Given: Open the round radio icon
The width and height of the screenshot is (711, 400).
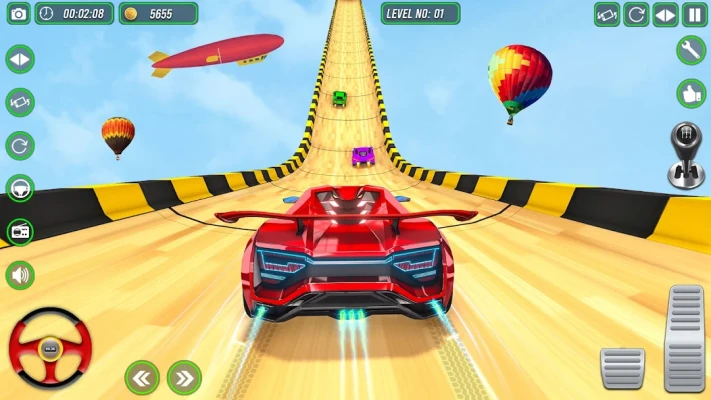Looking at the screenshot, I should coord(20,232).
